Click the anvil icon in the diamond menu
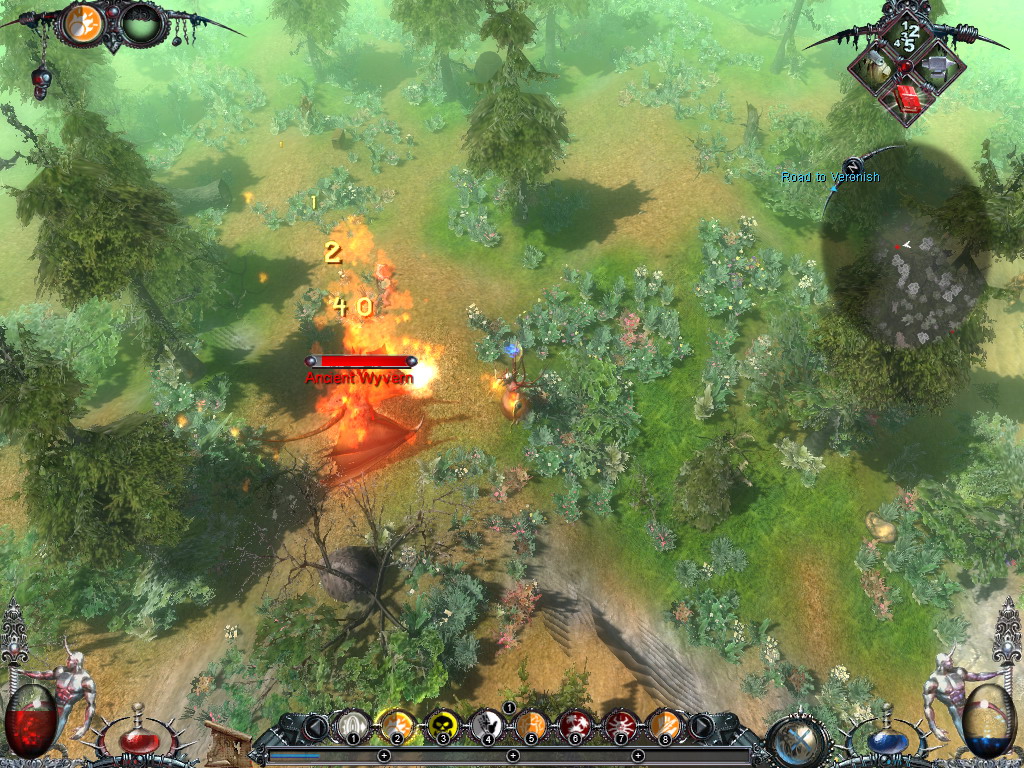Screen dimensions: 1024x768 (x=938, y=68)
